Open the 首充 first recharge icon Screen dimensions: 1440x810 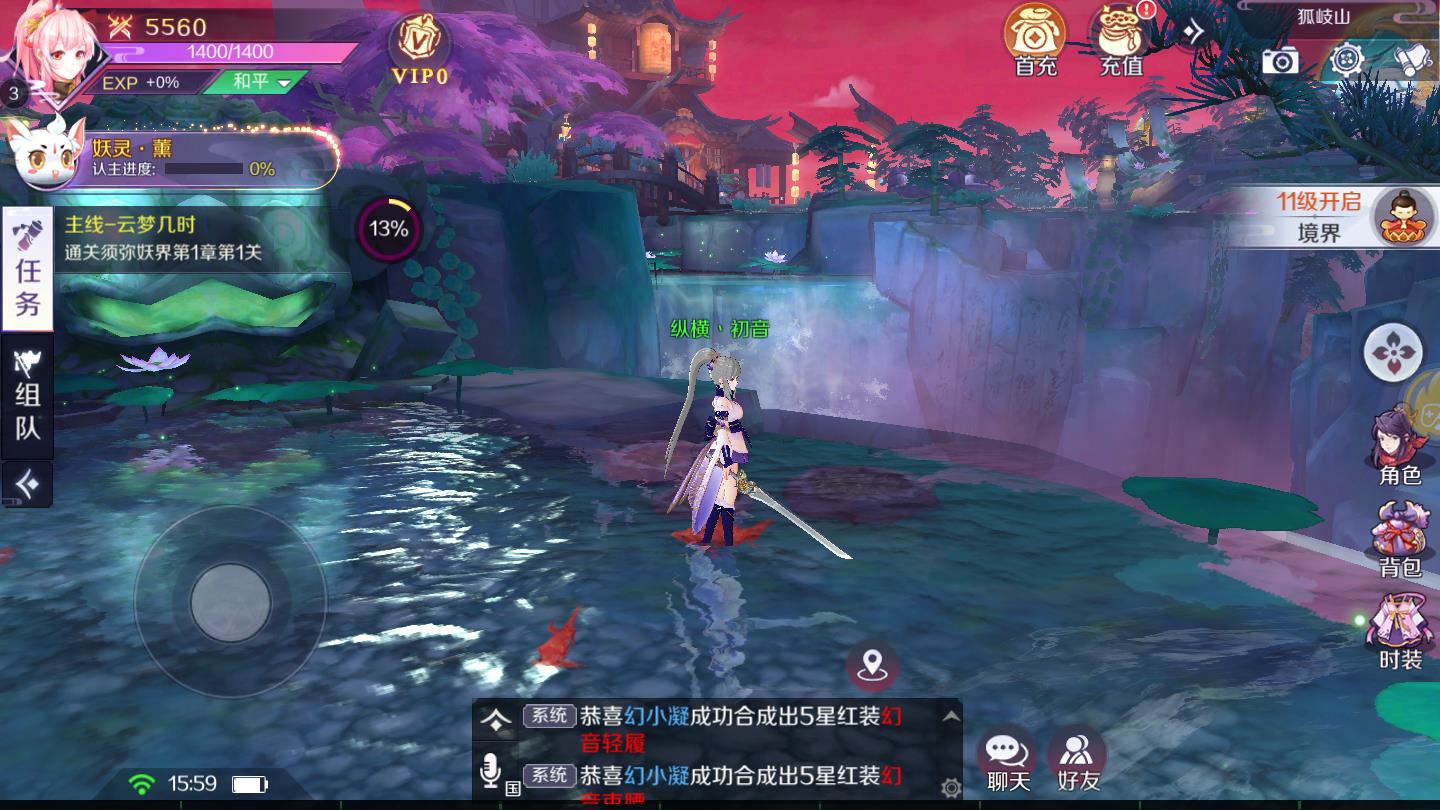pyautogui.click(x=1036, y=42)
